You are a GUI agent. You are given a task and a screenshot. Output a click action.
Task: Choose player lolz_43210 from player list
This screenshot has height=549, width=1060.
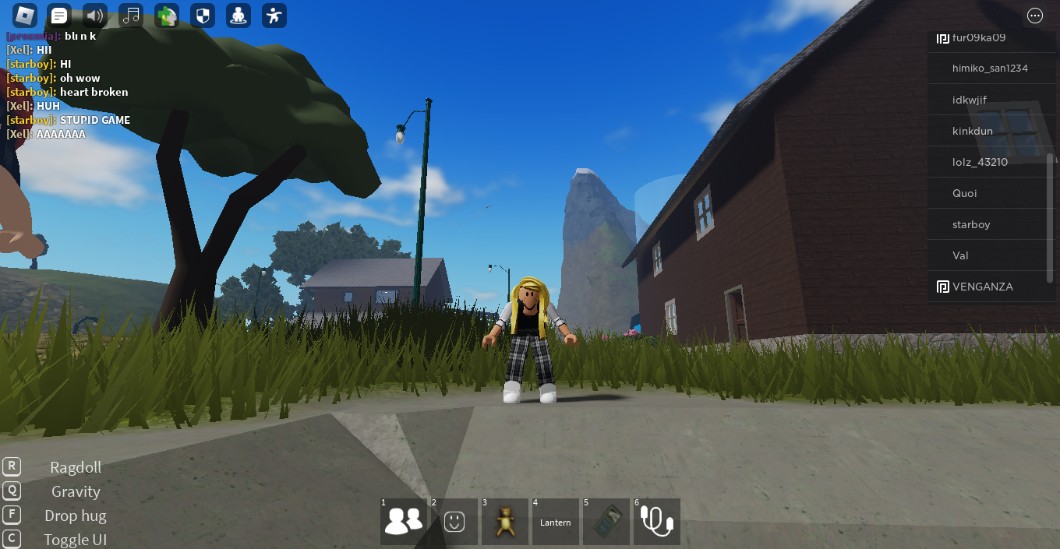point(980,162)
